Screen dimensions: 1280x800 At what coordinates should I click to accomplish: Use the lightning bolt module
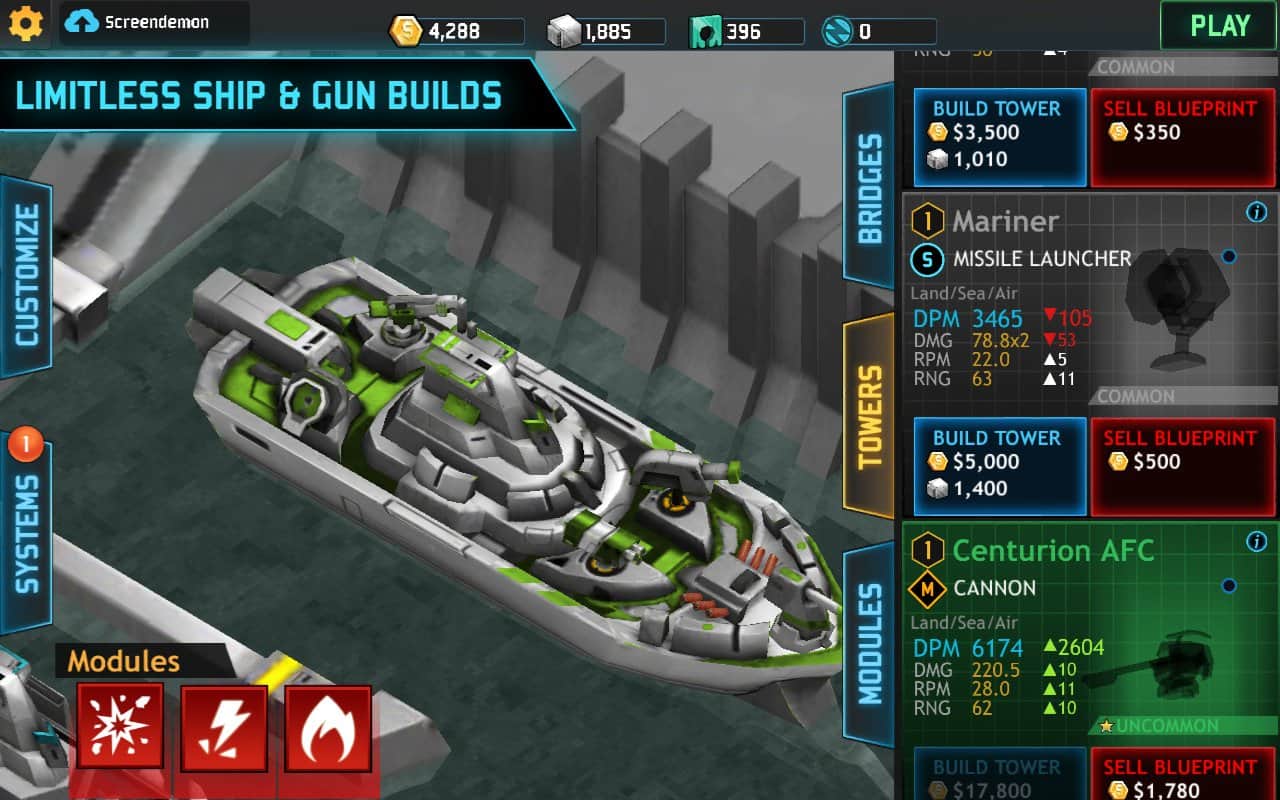point(224,727)
